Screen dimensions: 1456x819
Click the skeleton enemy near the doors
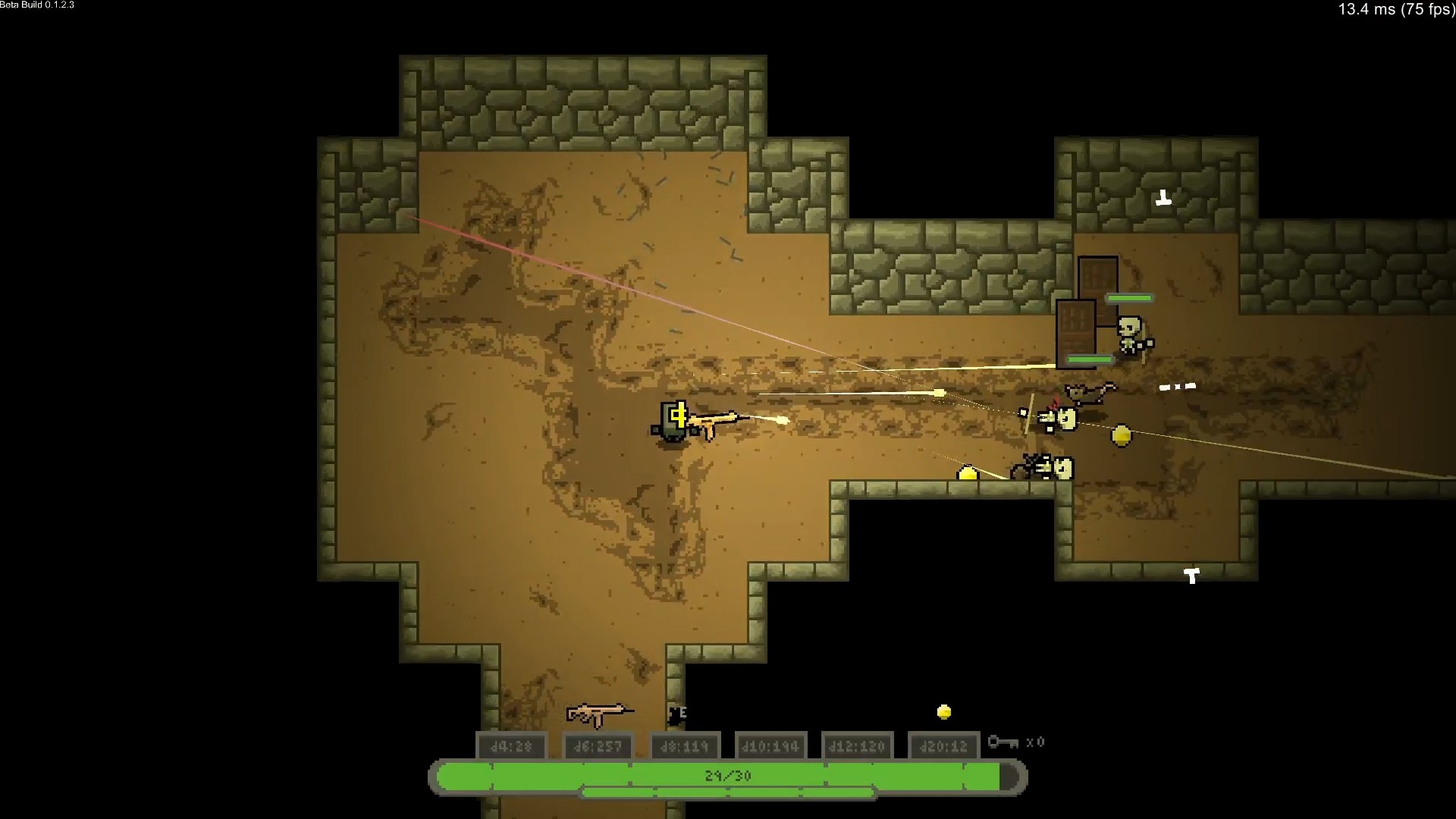coord(1129,335)
